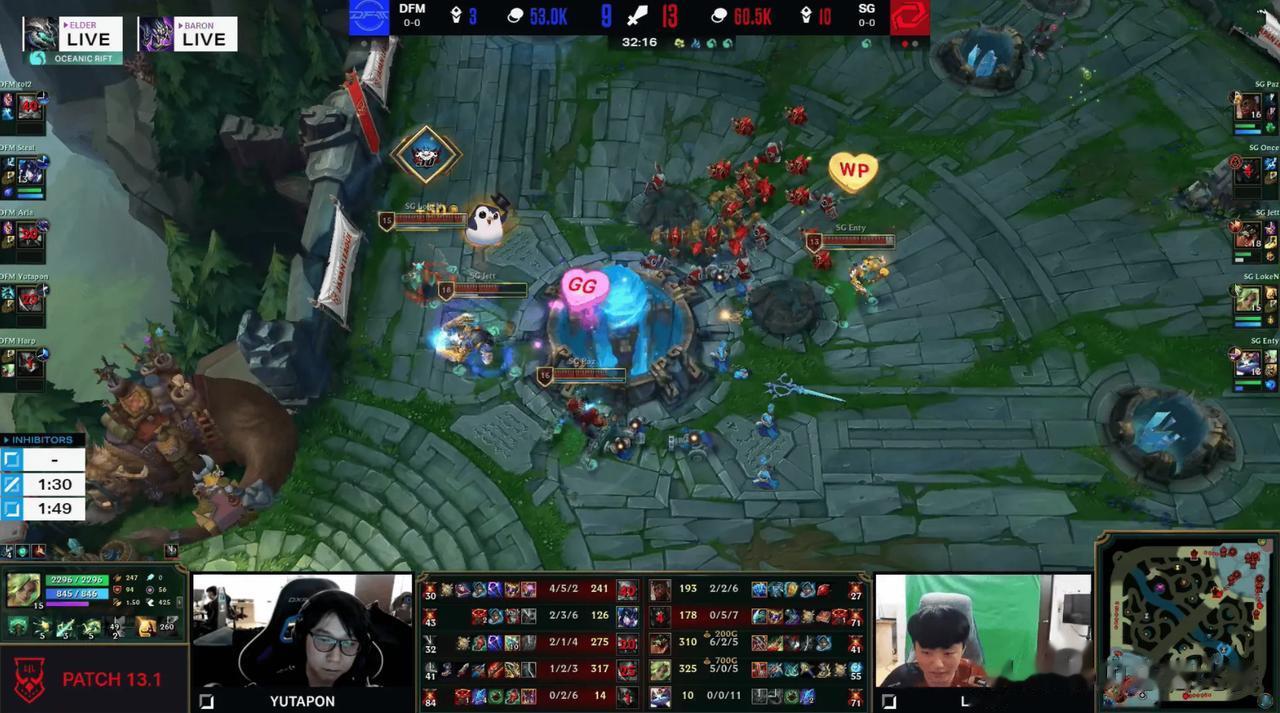Click the DFM team logo
1280x713 pixels.
click(x=369, y=17)
